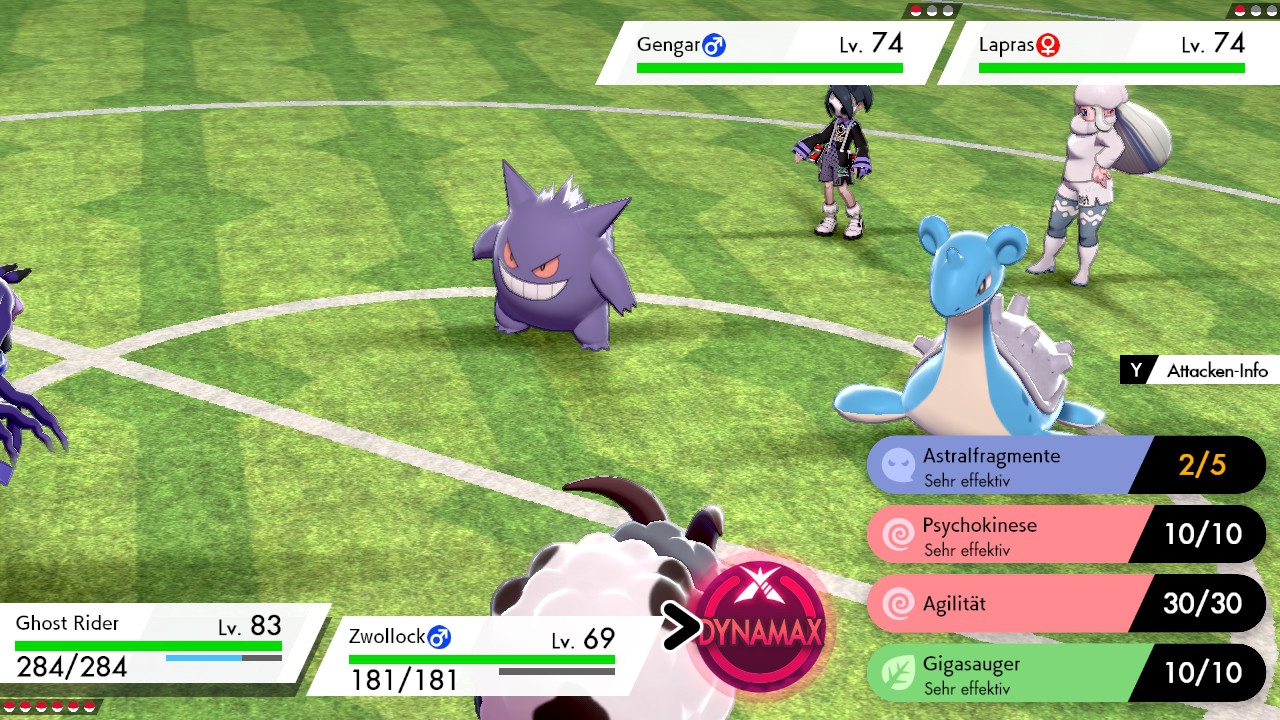Activate the Dynamax button
The image size is (1280, 720).
(762, 629)
